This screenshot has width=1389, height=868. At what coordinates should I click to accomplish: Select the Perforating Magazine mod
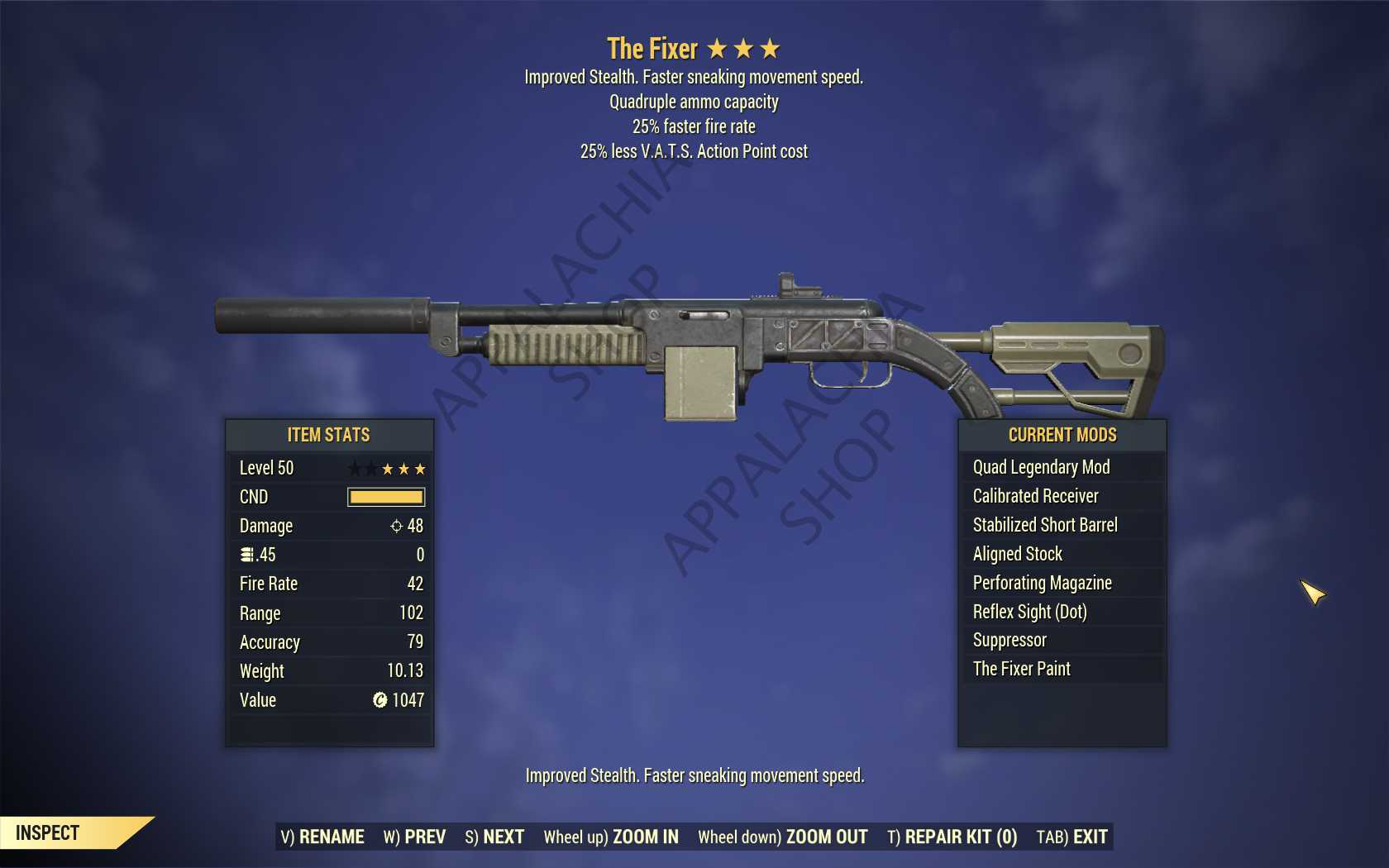(1042, 583)
